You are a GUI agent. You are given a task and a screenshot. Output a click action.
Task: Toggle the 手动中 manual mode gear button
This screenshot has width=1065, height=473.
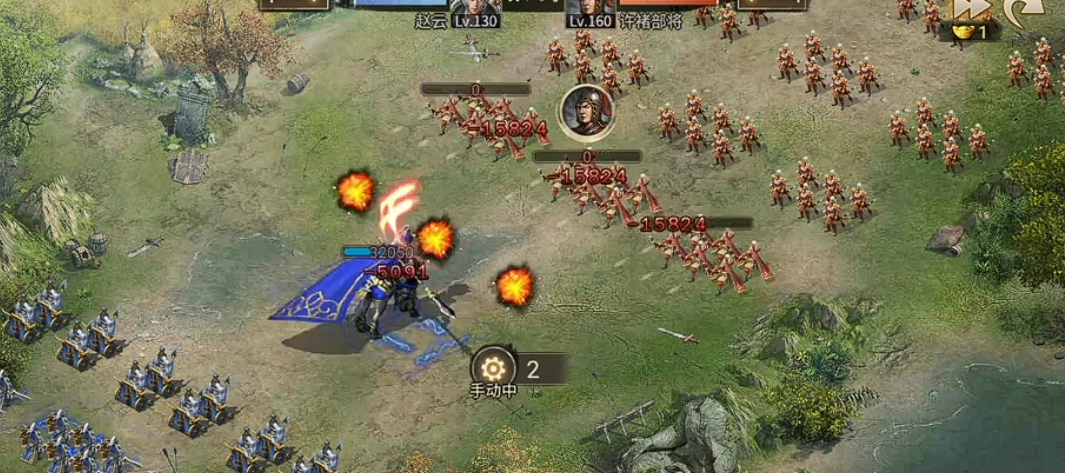[494, 367]
